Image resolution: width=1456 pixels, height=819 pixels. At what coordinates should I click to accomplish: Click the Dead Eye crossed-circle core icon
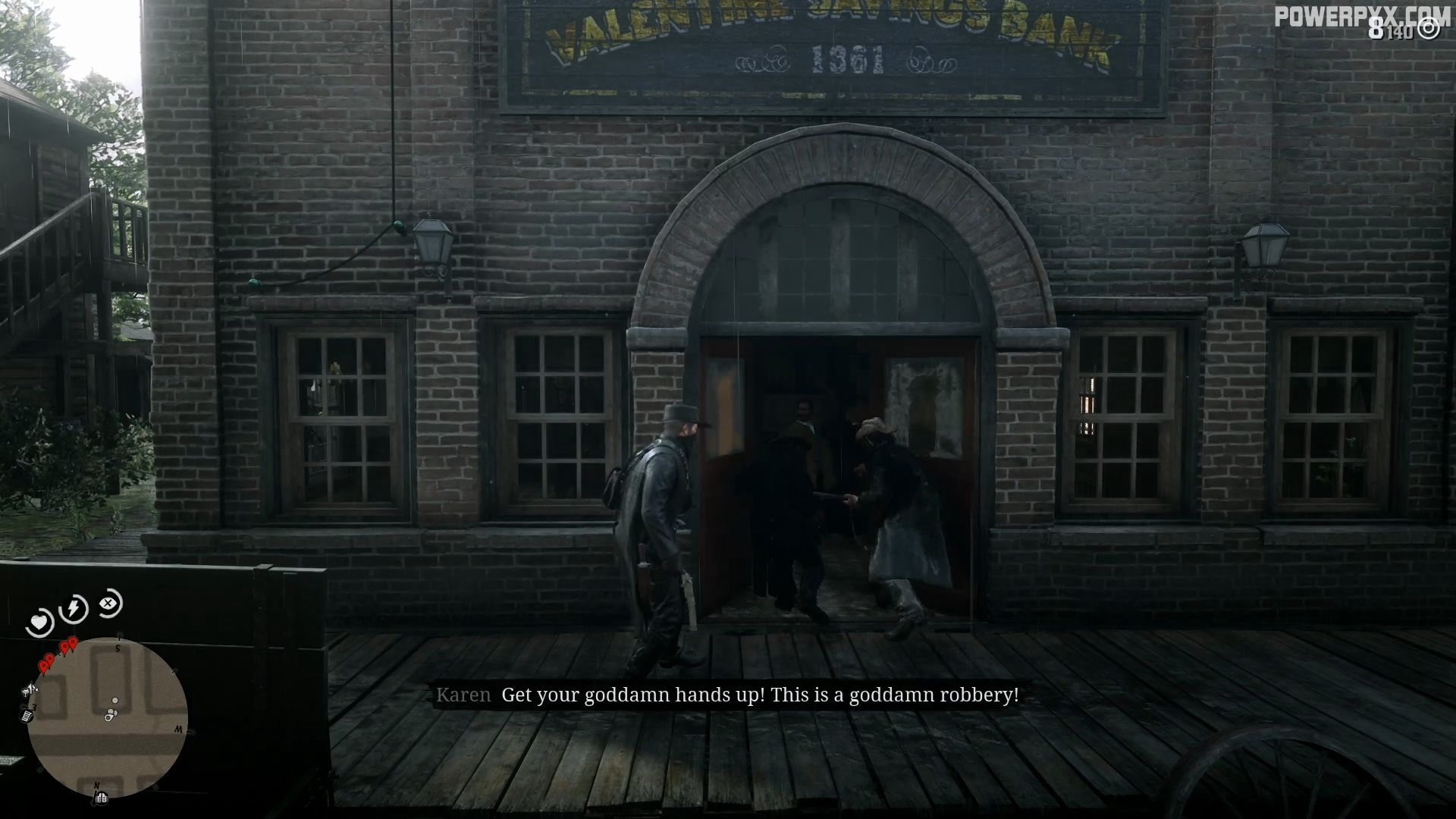coord(108,604)
